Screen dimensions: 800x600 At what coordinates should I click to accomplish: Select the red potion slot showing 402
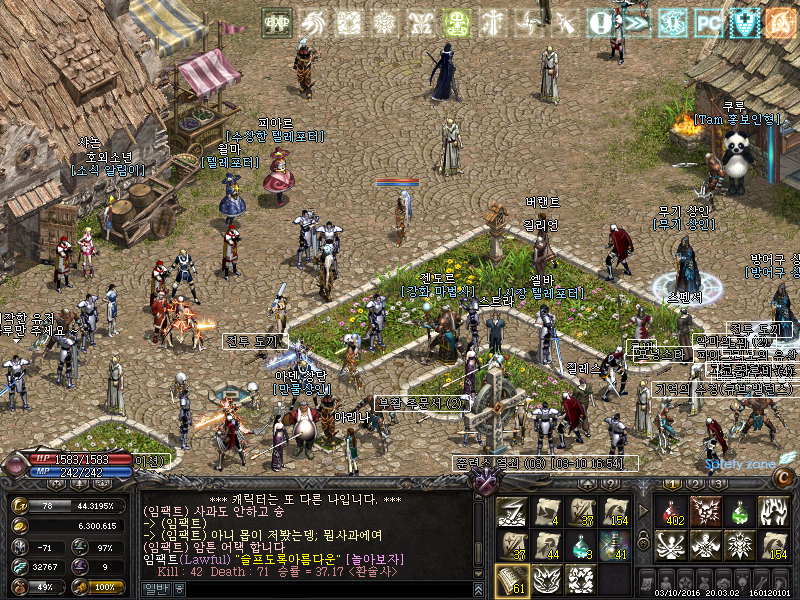click(x=672, y=512)
